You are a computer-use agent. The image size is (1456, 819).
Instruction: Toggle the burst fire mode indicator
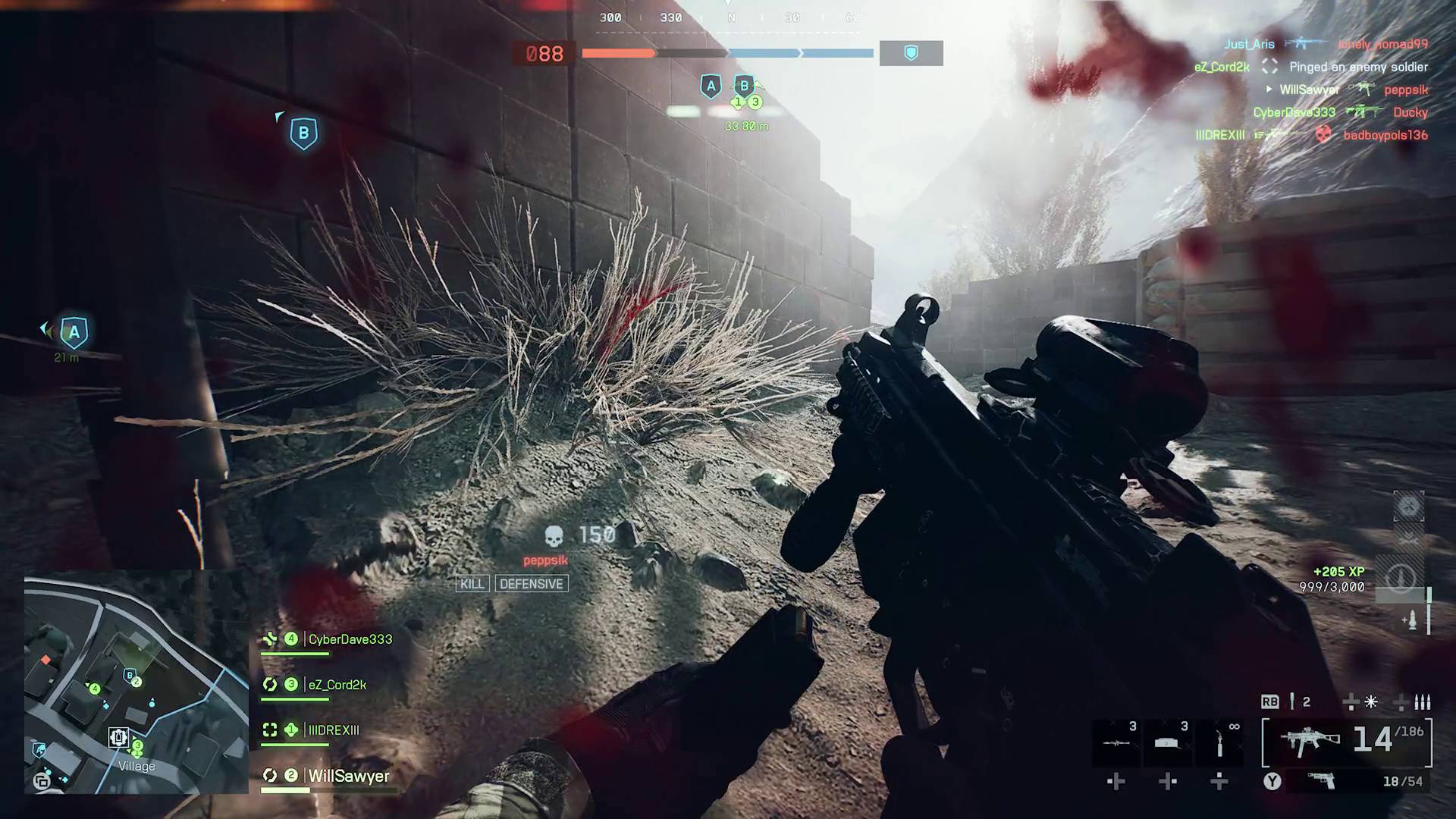[x=1421, y=702]
